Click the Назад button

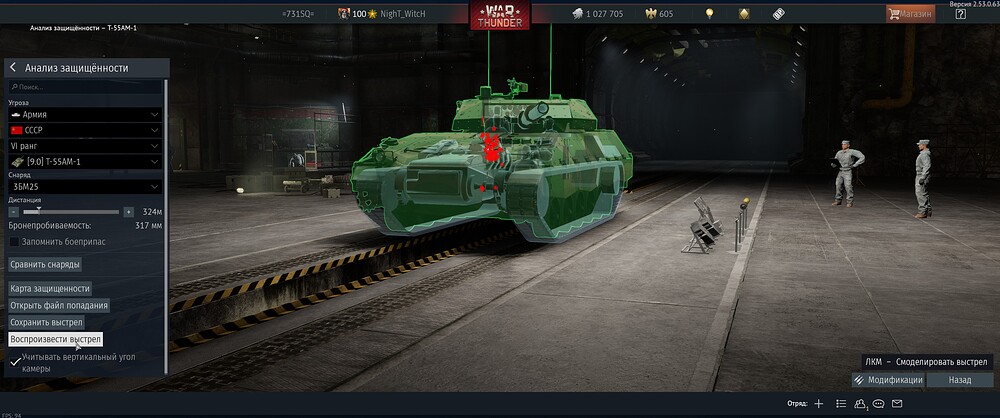click(x=960, y=380)
